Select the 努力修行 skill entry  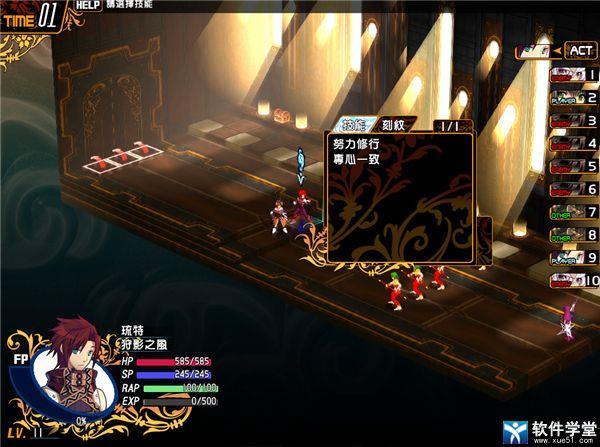pyautogui.click(x=356, y=143)
